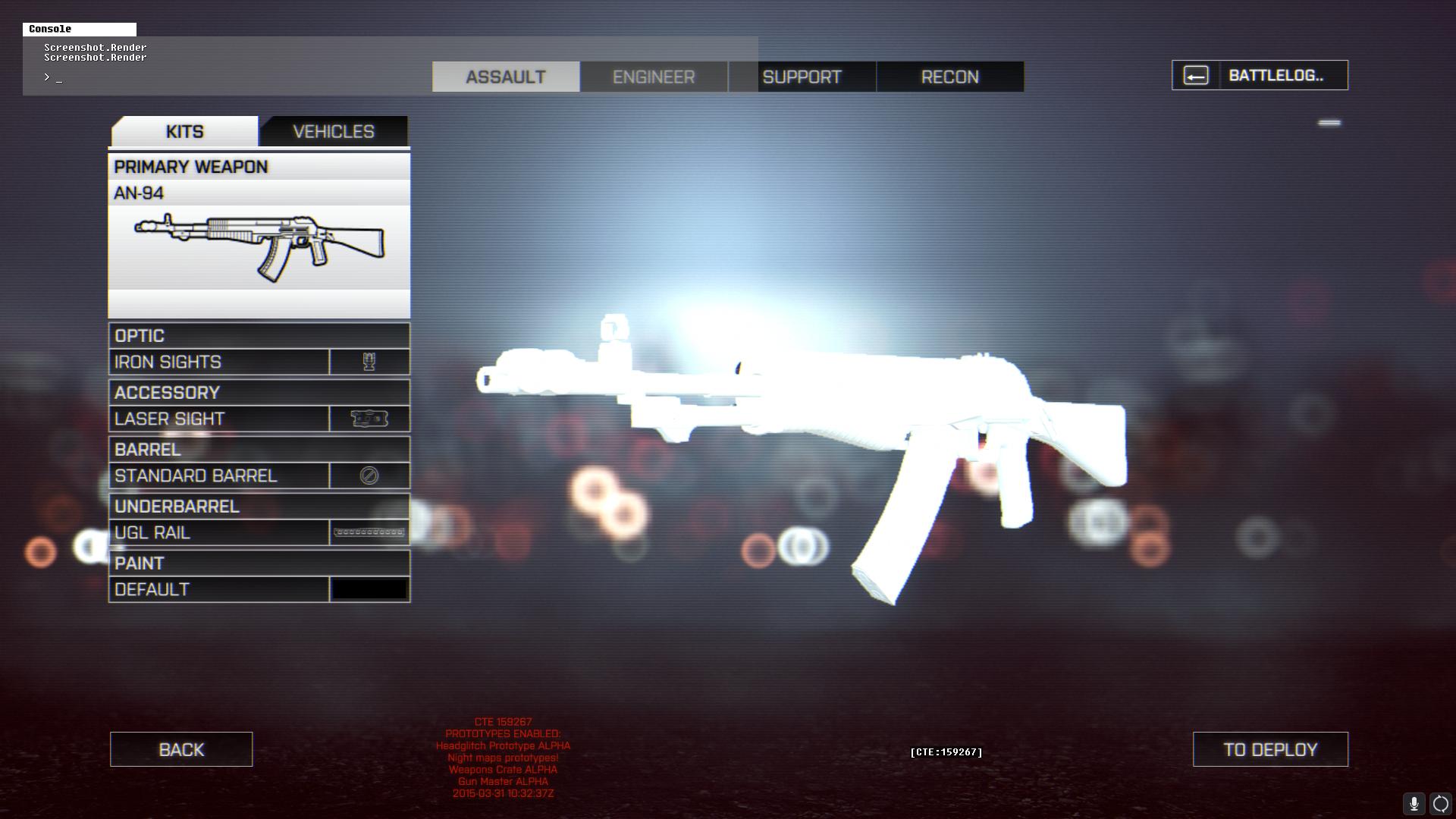1456x819 pixels.
Task: Select the AN-94 primary weapon panel
Action: tap(259, 237)
